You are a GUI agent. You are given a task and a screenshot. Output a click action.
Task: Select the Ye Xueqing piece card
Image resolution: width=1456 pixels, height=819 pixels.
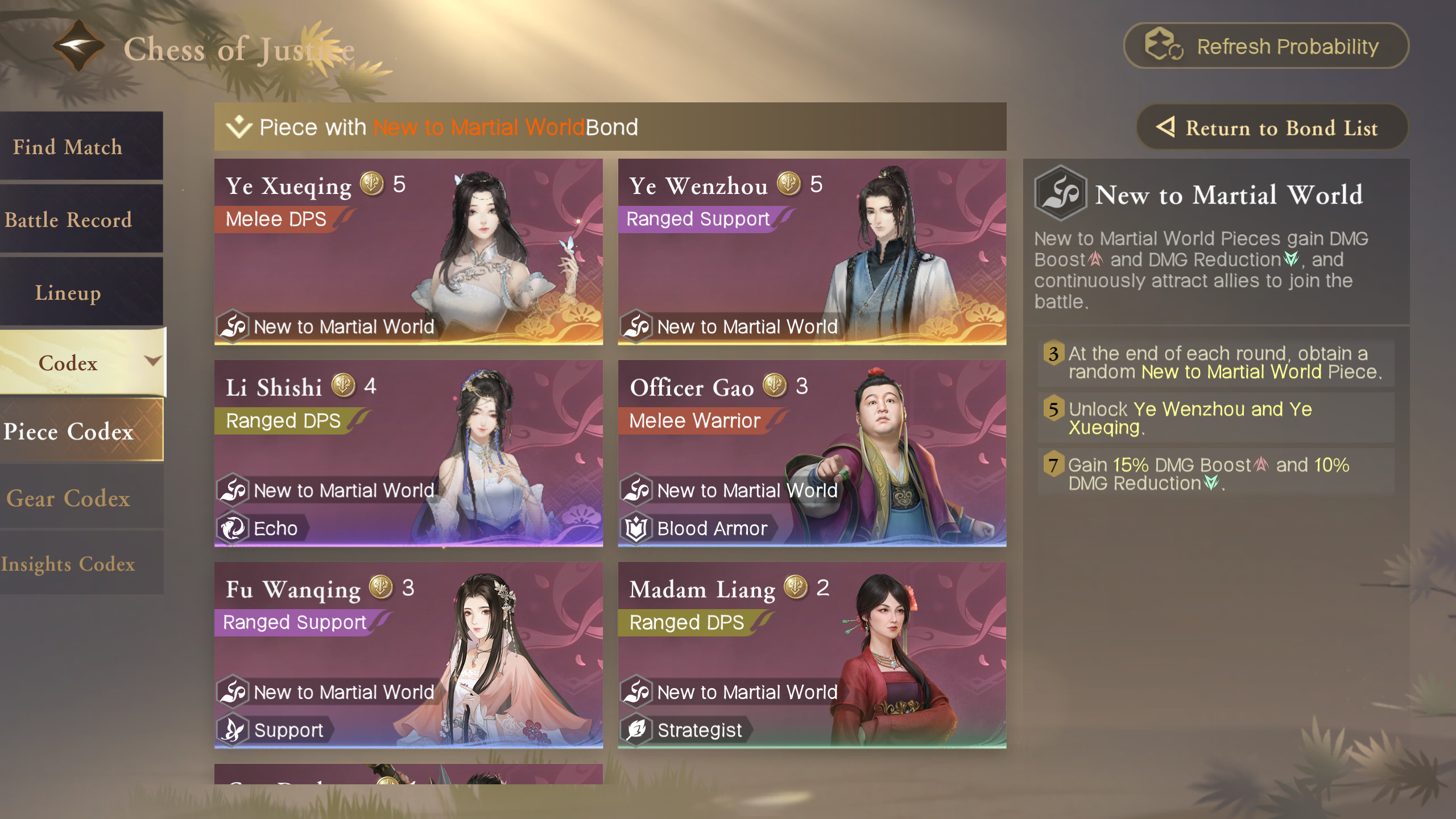408,251
